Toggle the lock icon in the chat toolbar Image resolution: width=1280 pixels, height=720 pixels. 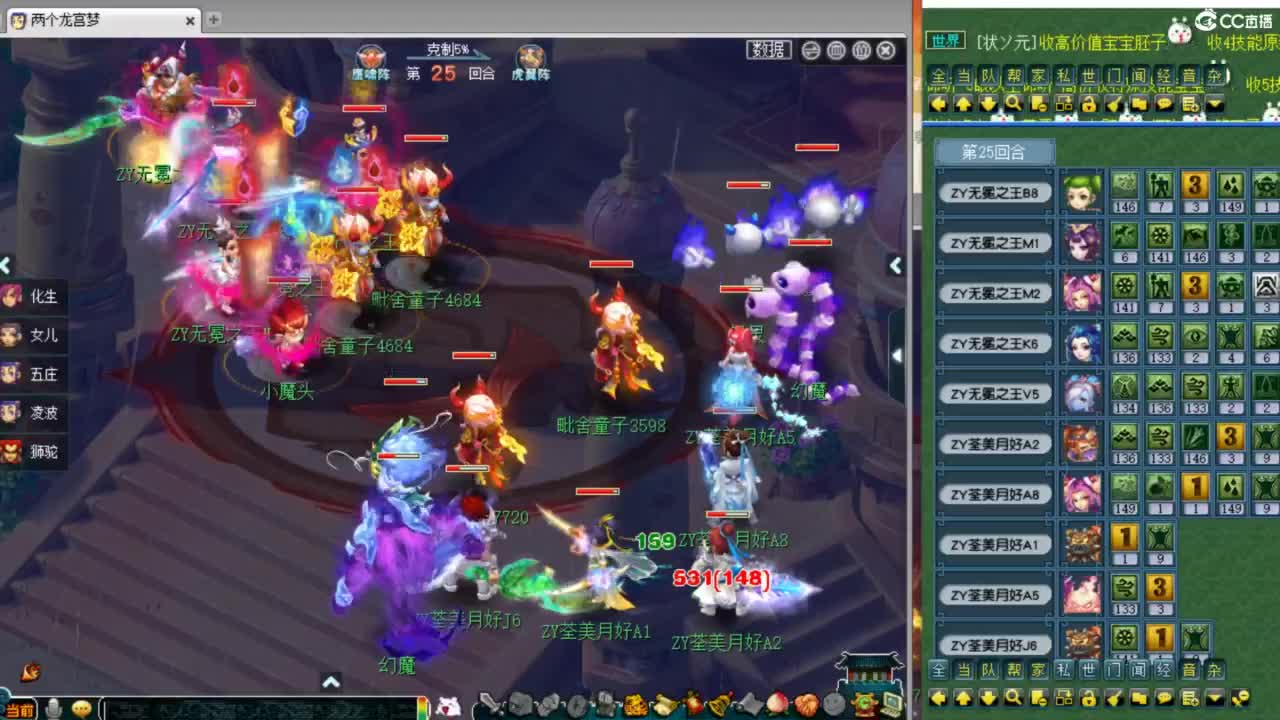(x=1090, y=103)
